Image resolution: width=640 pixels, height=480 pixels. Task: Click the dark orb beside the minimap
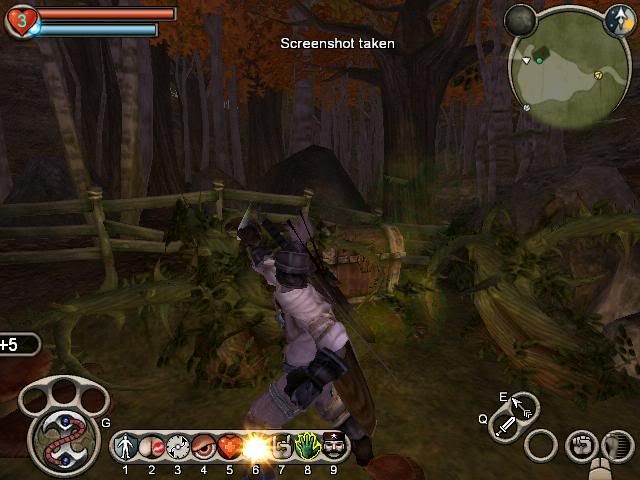pos(520,18)
